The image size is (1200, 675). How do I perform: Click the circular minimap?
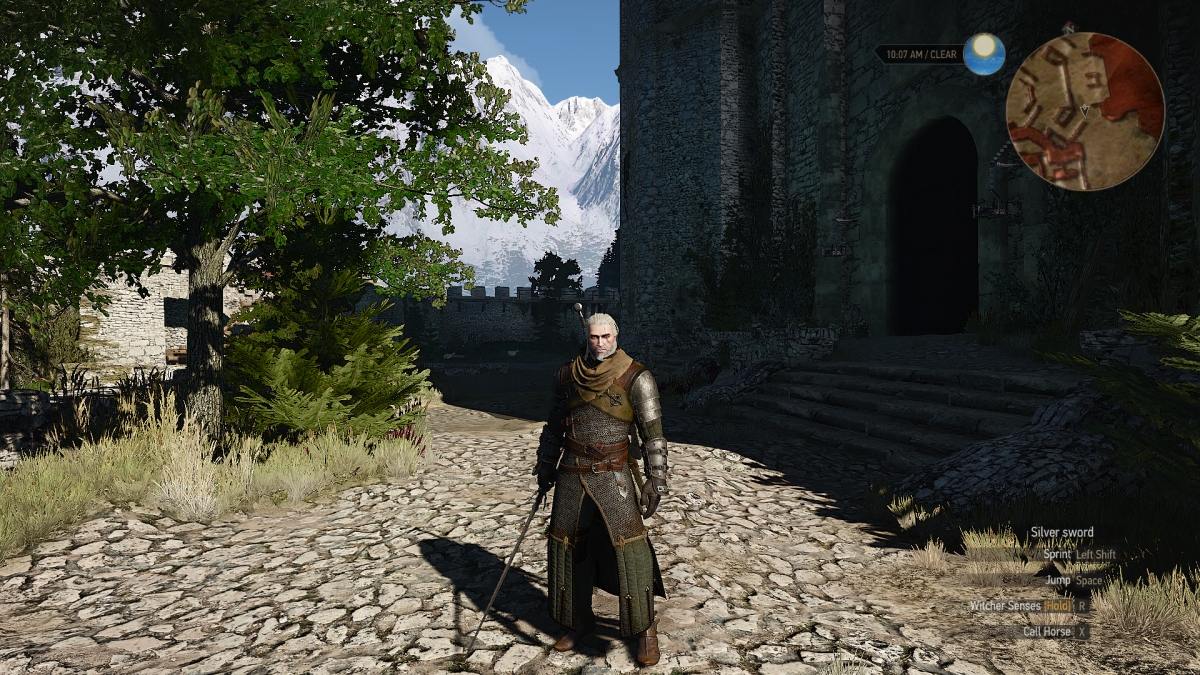coord(1084,110)
